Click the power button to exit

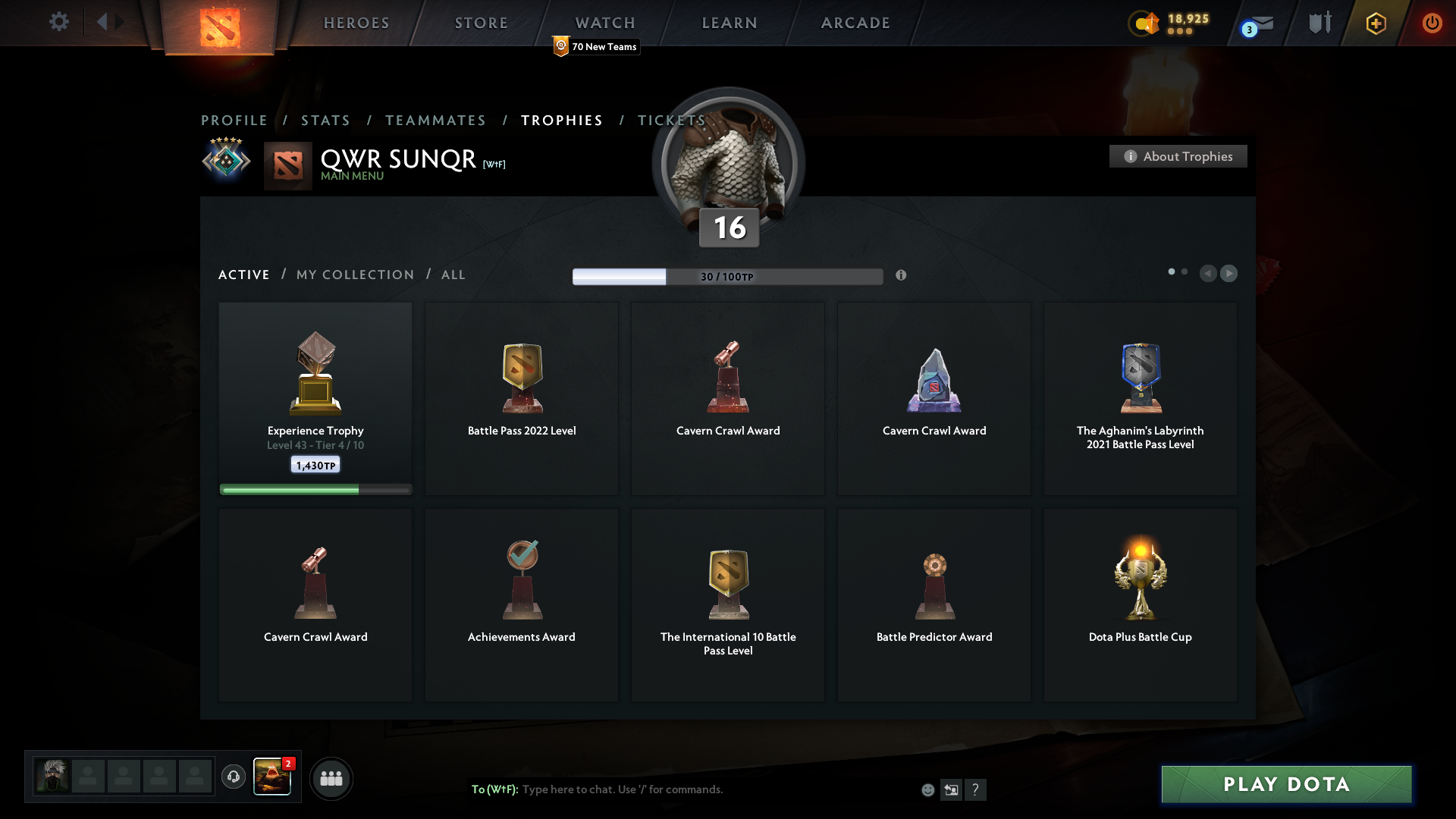pyautogui.click(x=1432, y=23)
